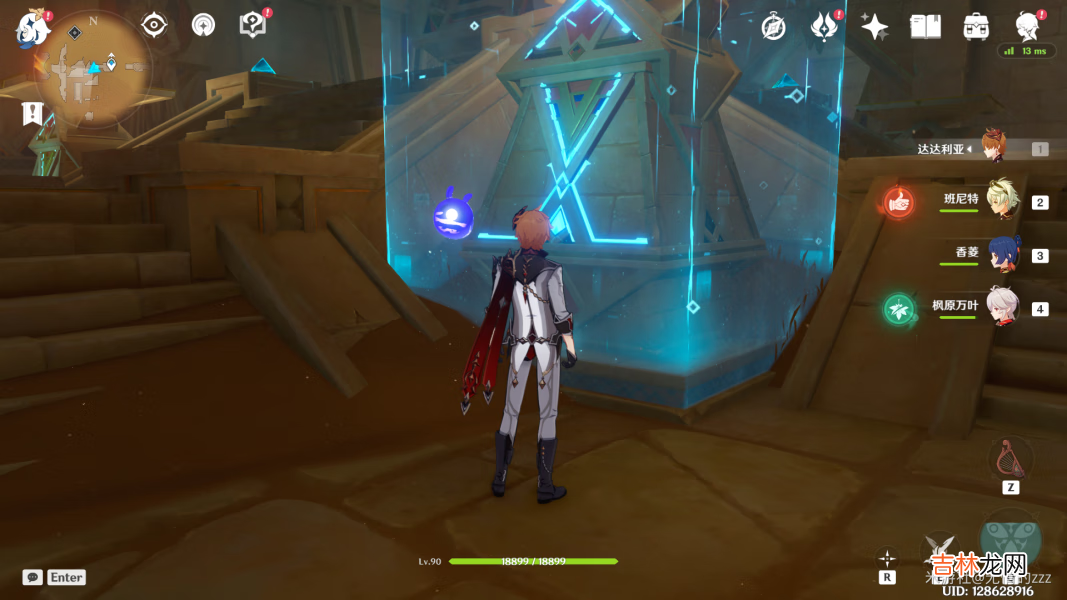The image size is (1067, 600).
Task: Open the quest banner icon
Action: pyautogui.click(x=33, y=113)
